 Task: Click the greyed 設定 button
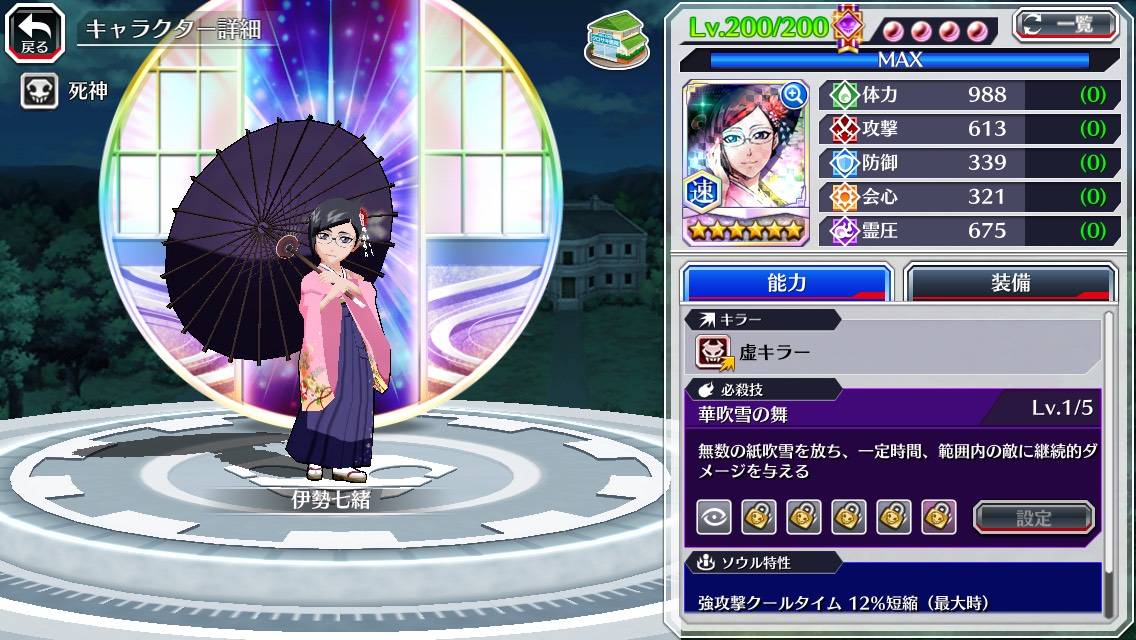pos(1033,517)
